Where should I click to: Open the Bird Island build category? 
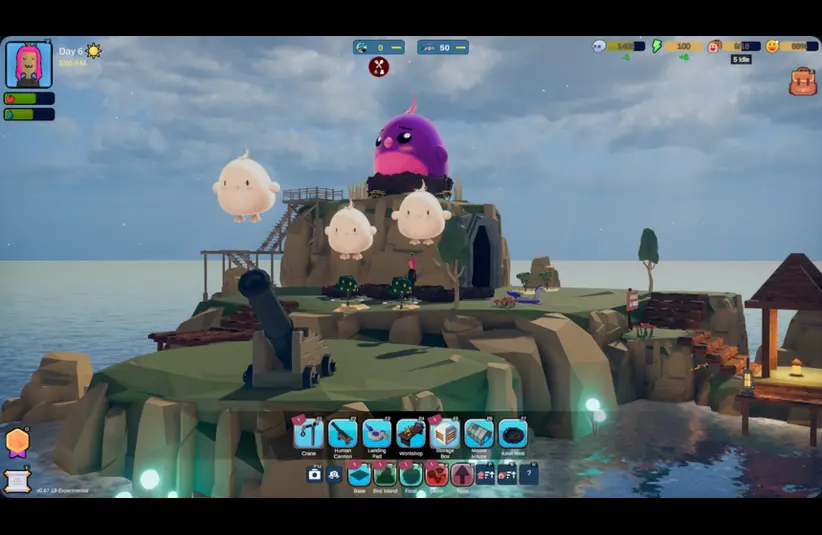coord(385,475)
